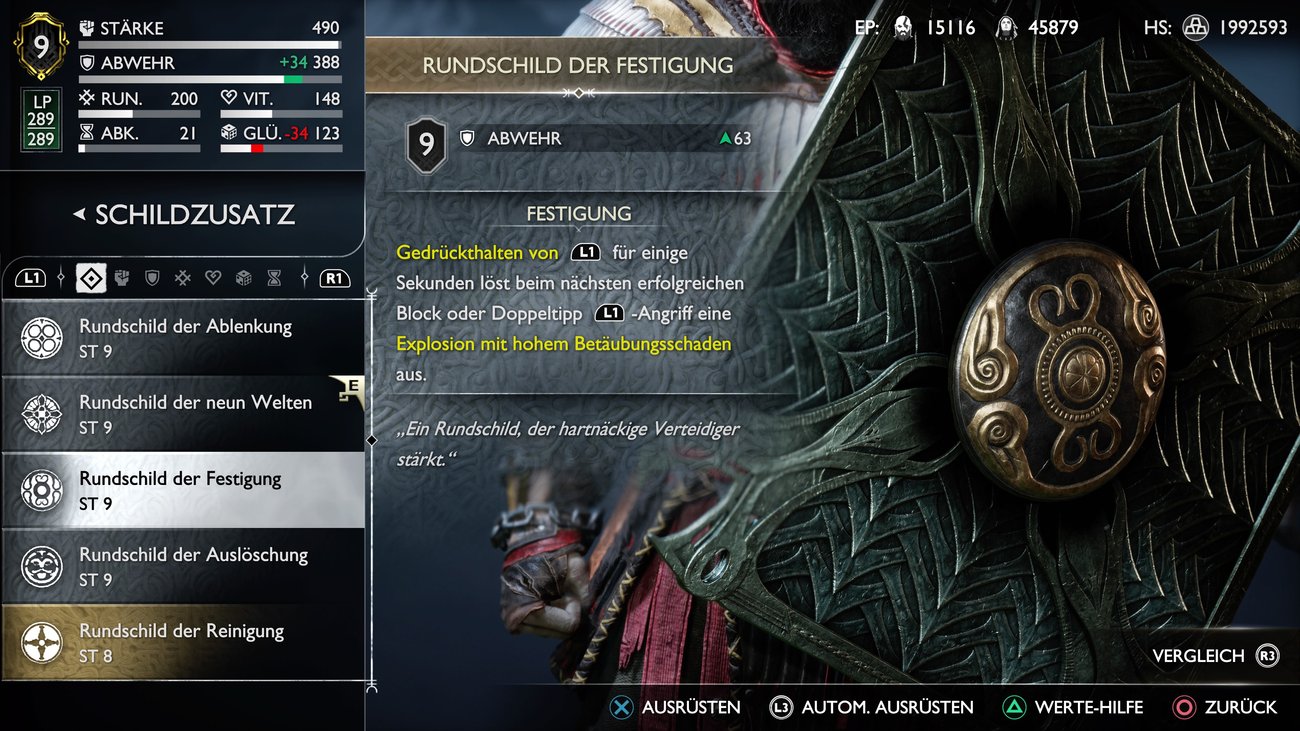Viewport: 1300px width, 731px height.
Task: Select the Stärke fist filter icon
Action: point(122,277)
